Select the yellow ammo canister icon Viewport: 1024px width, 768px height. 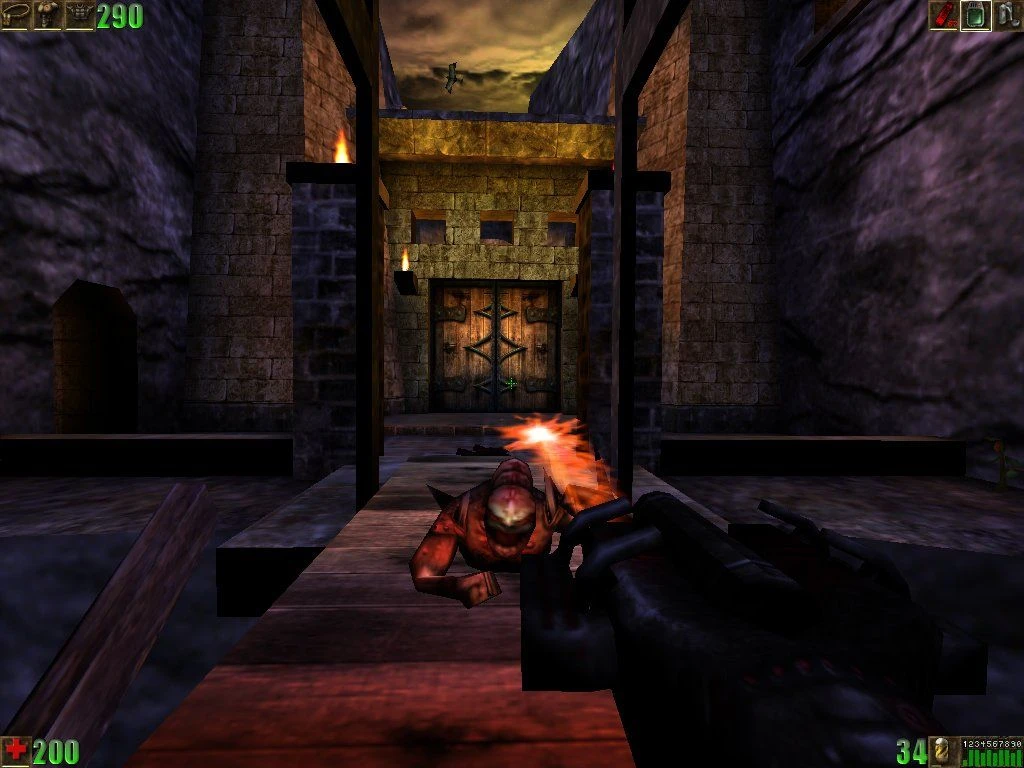943,751
